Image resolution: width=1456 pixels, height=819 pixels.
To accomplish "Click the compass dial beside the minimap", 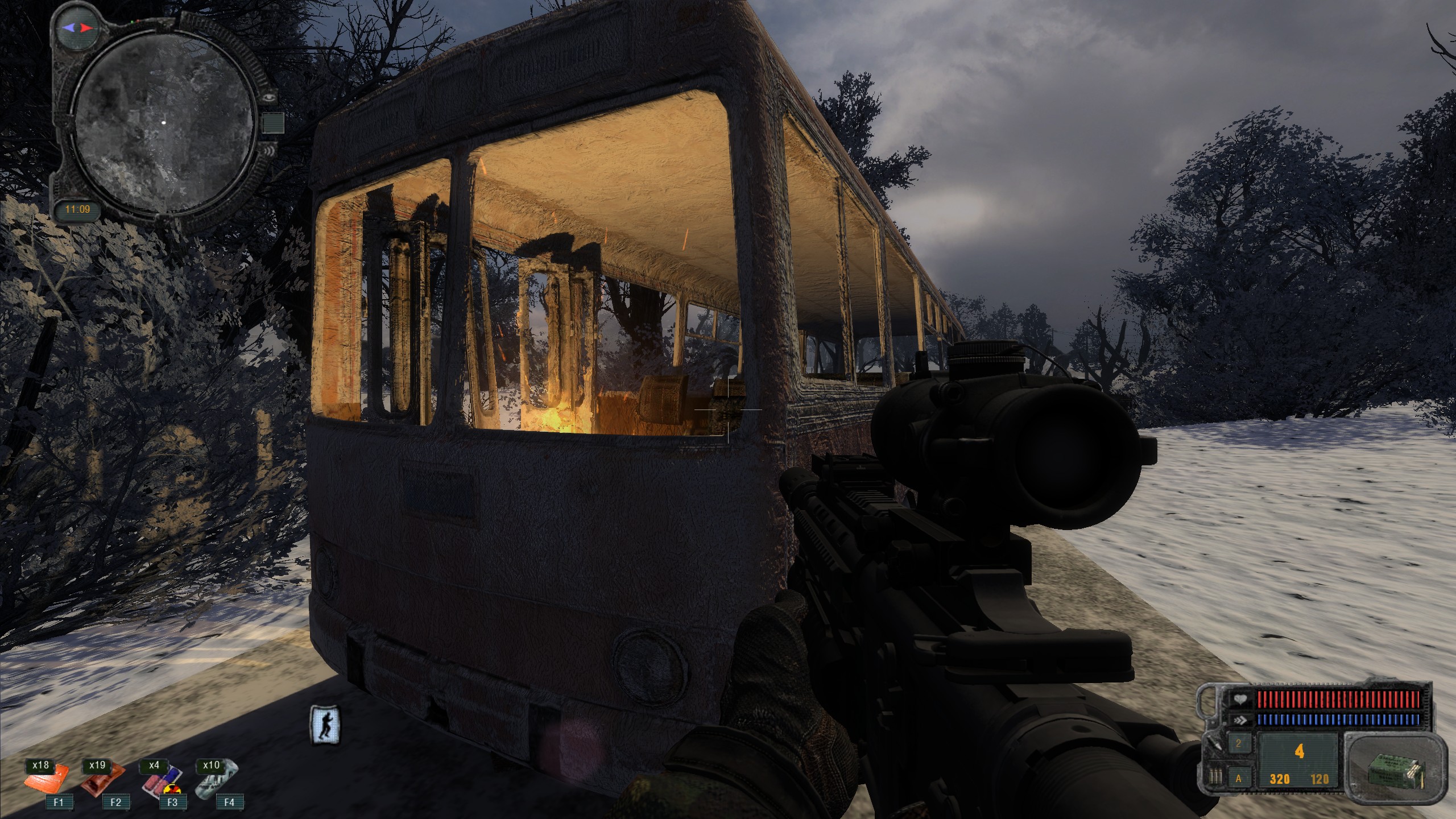I will pos(78,27).
